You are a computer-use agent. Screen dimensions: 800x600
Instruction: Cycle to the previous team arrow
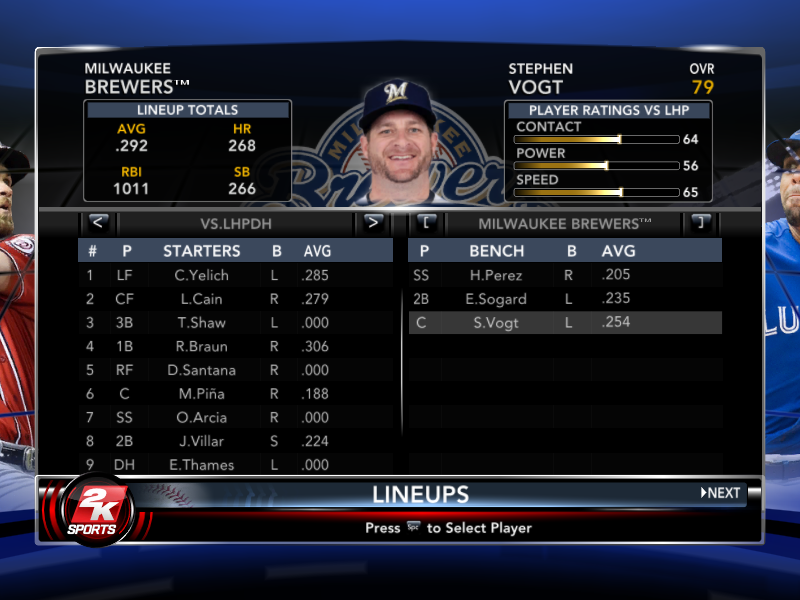(426, 222)
